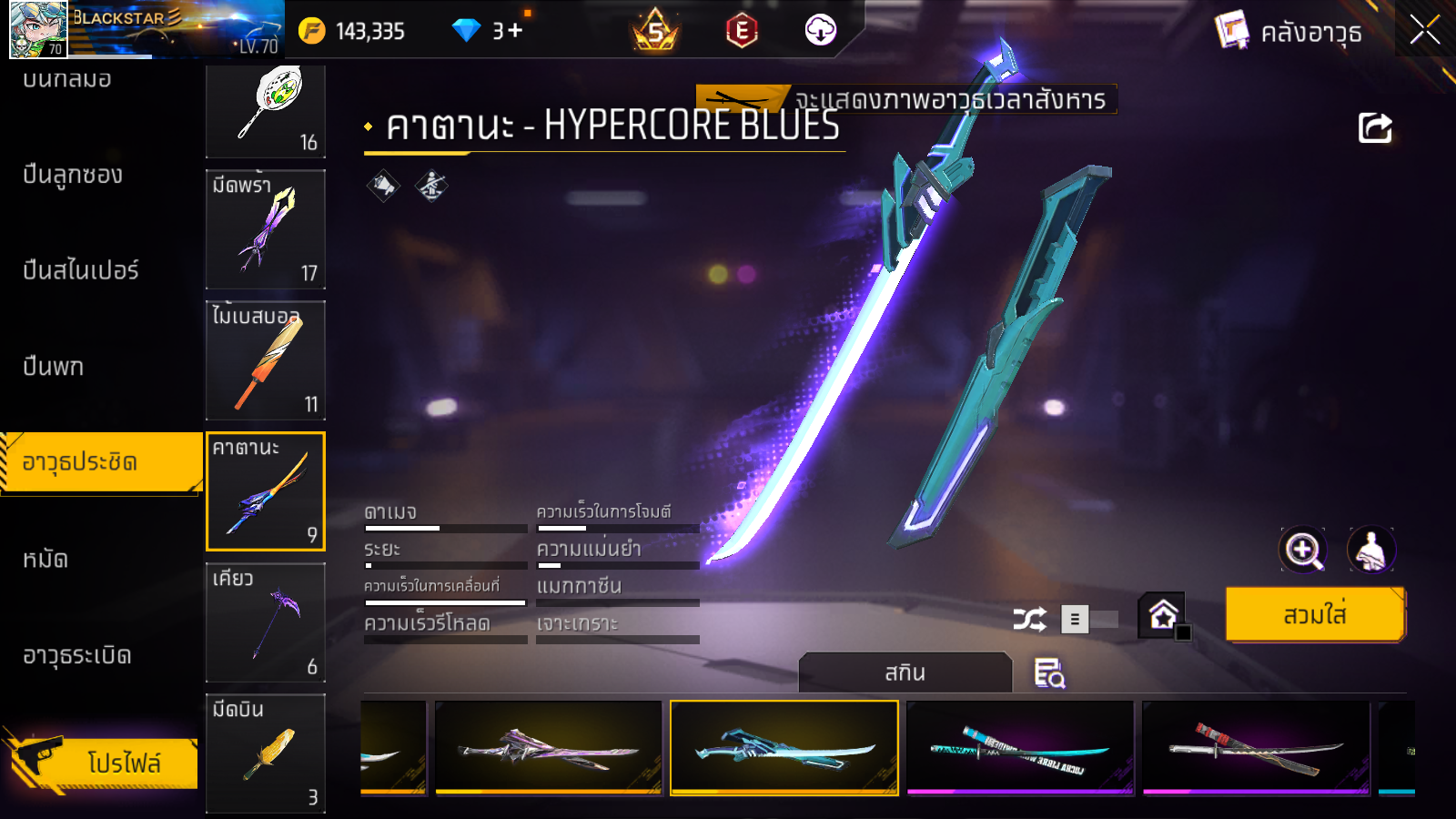Select the frying pan weapon tile
The image size is (1456, 819).
[x=266, y=109]
